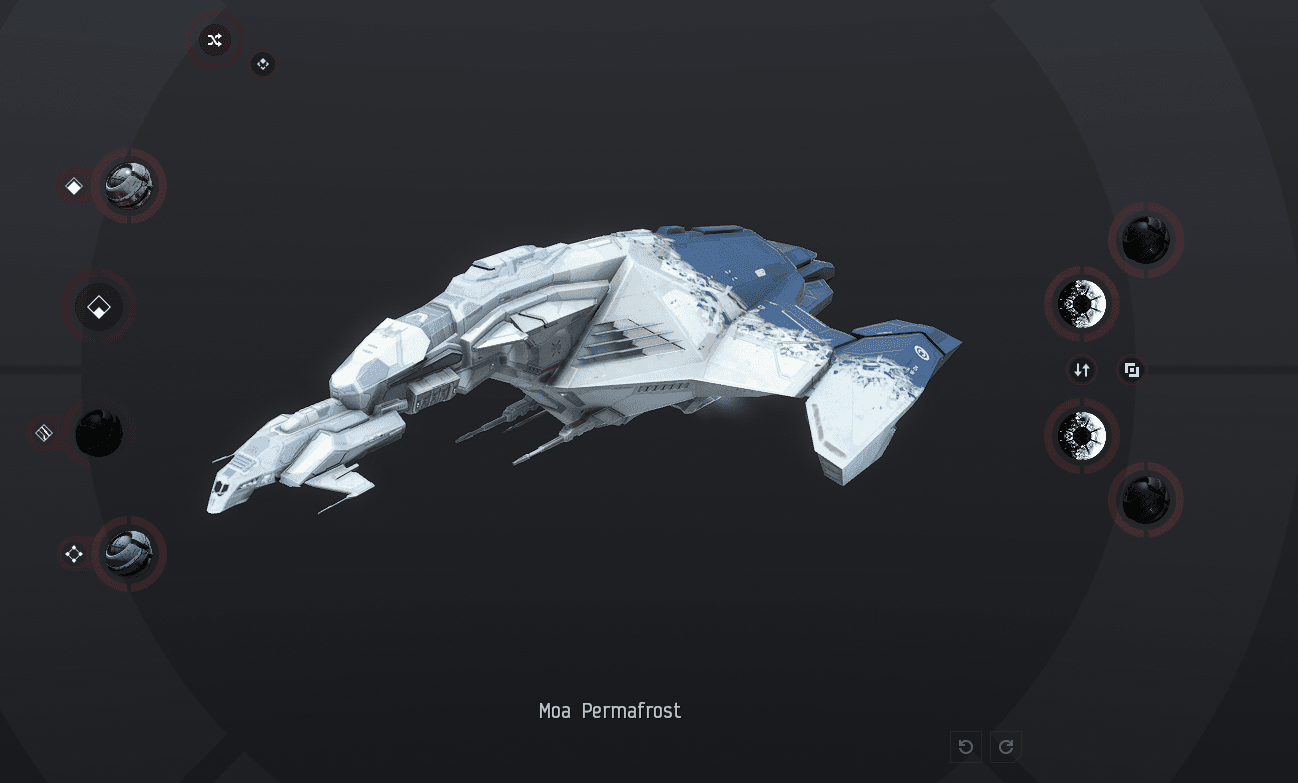Undo the last design change
This screenshot has height=783, width=1298.
(x=966, y=747)
